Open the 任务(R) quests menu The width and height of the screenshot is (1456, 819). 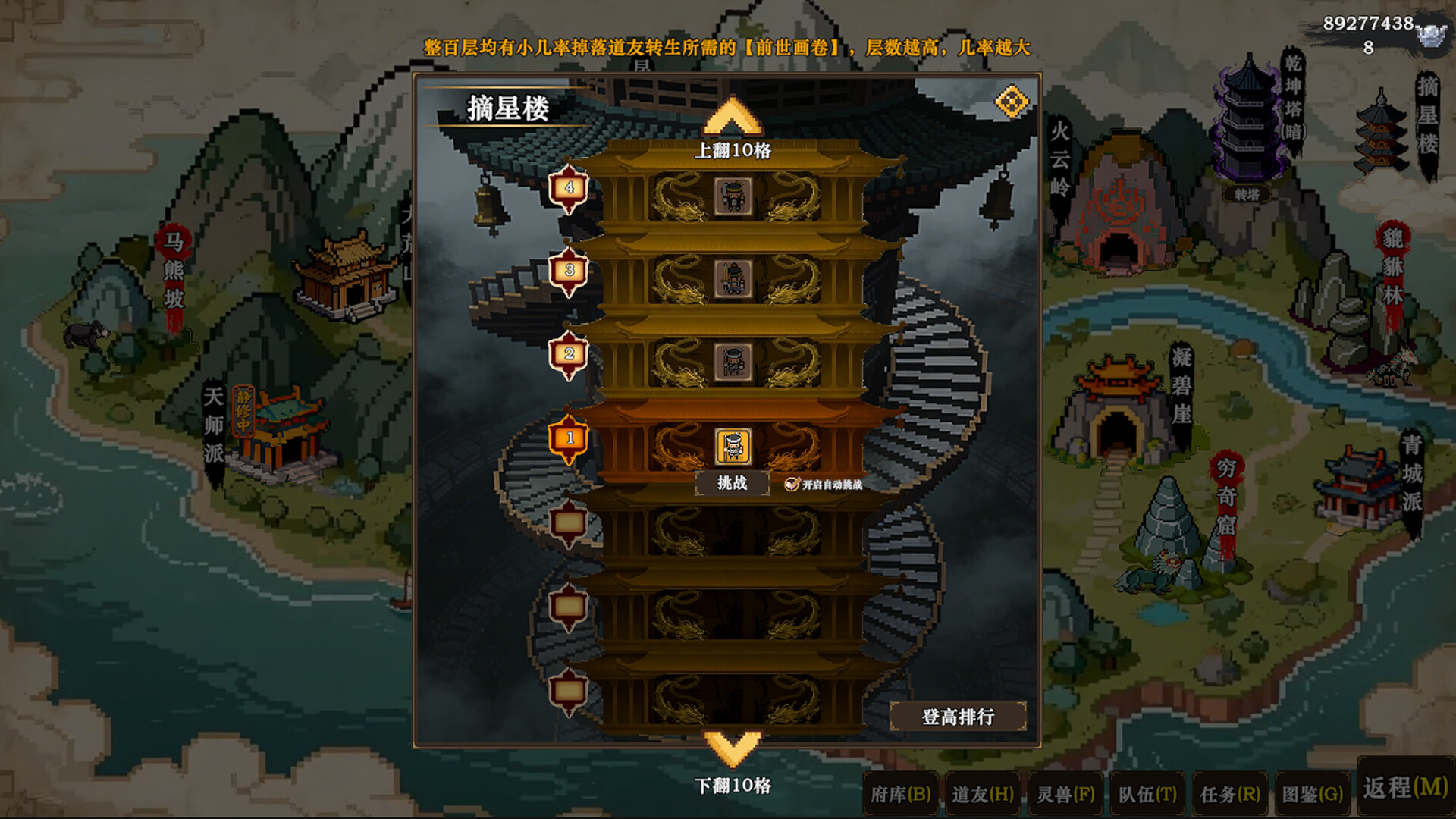coord(1230,794)
